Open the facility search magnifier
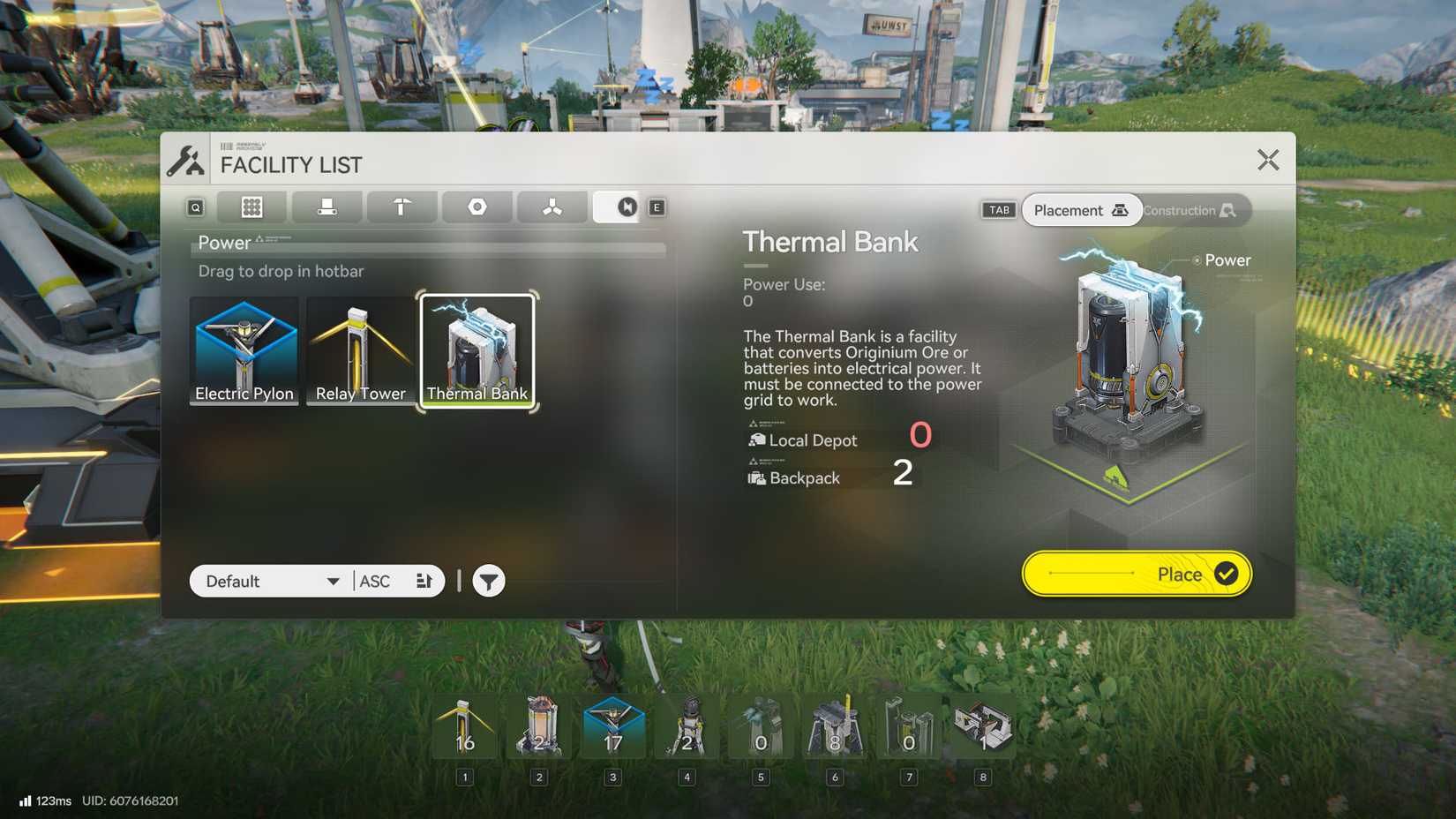1456x819 pixels. click(194, 207)
